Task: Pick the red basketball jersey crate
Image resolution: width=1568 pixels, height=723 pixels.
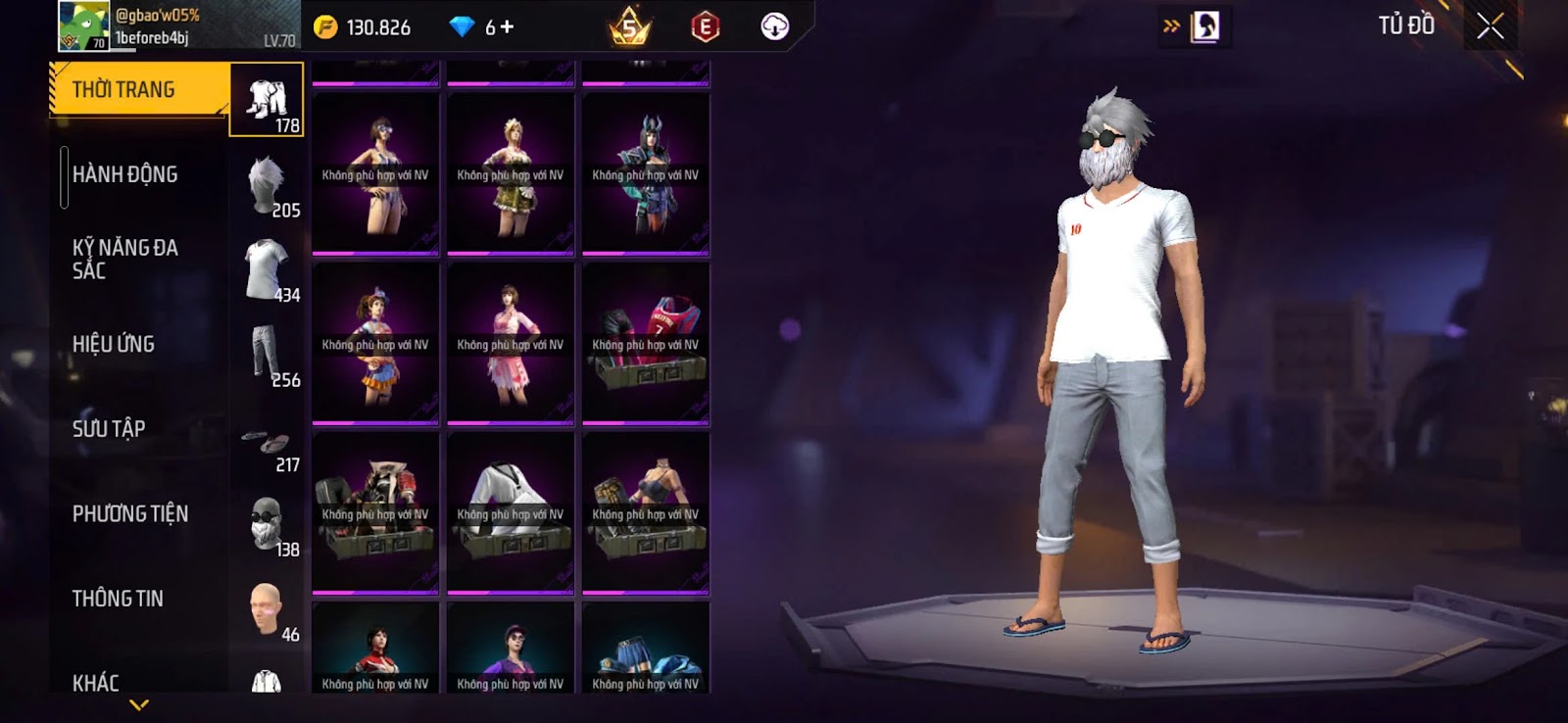Action: [x=646, y=343]
